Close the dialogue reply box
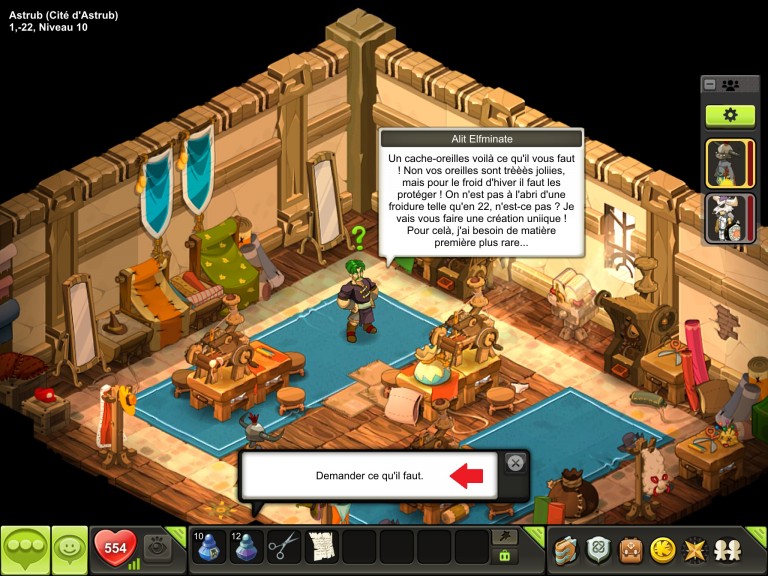Viewport: 768px width, 576px height. coord(514,462)
